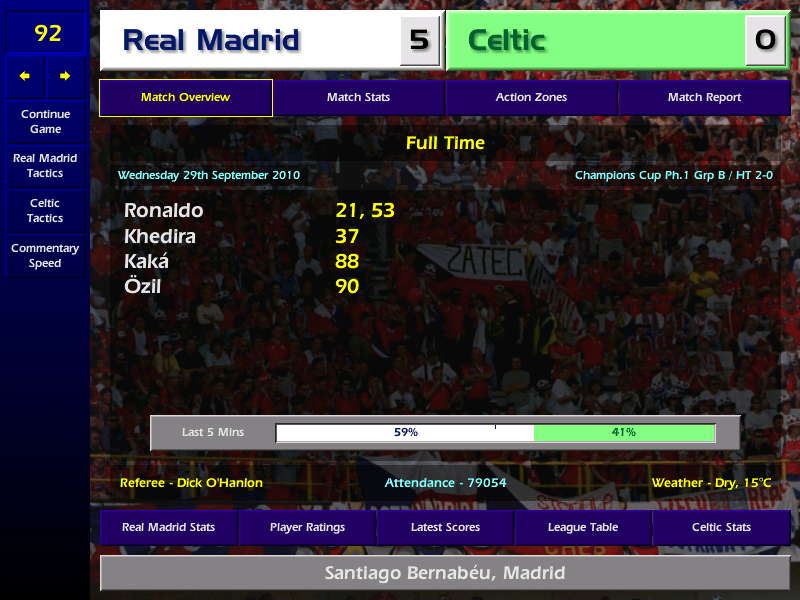Switch to the Match Stats tab
Screen dimensions: 800x600
point(358,98)
